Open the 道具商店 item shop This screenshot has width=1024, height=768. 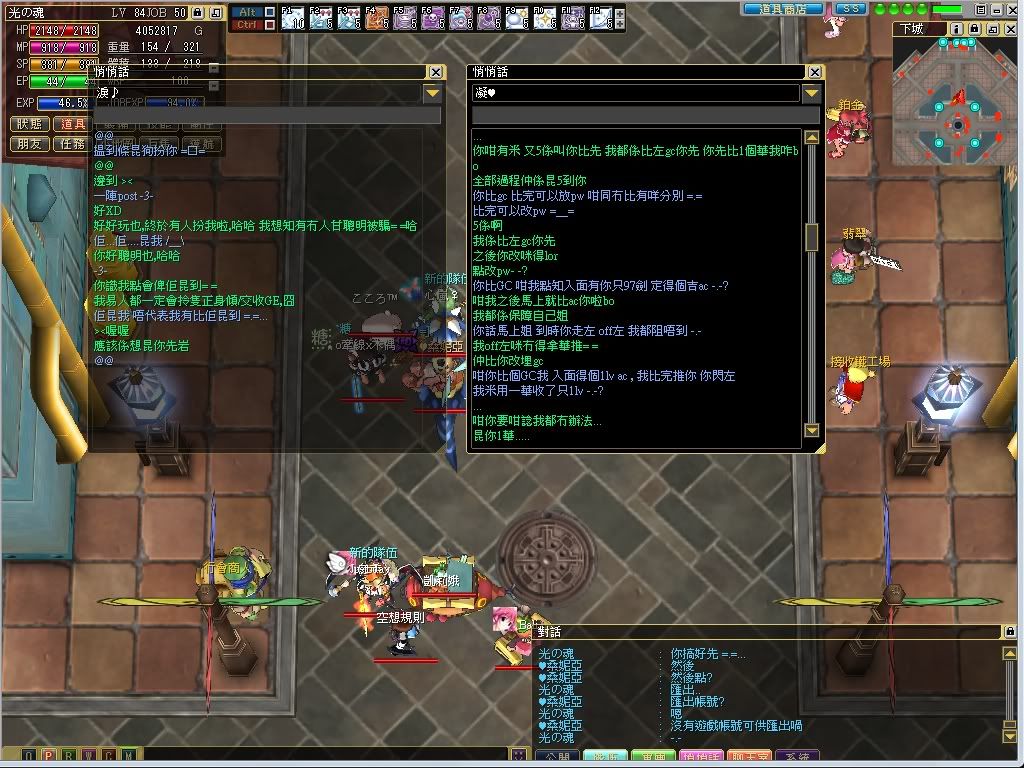click(x=782, y=9)
